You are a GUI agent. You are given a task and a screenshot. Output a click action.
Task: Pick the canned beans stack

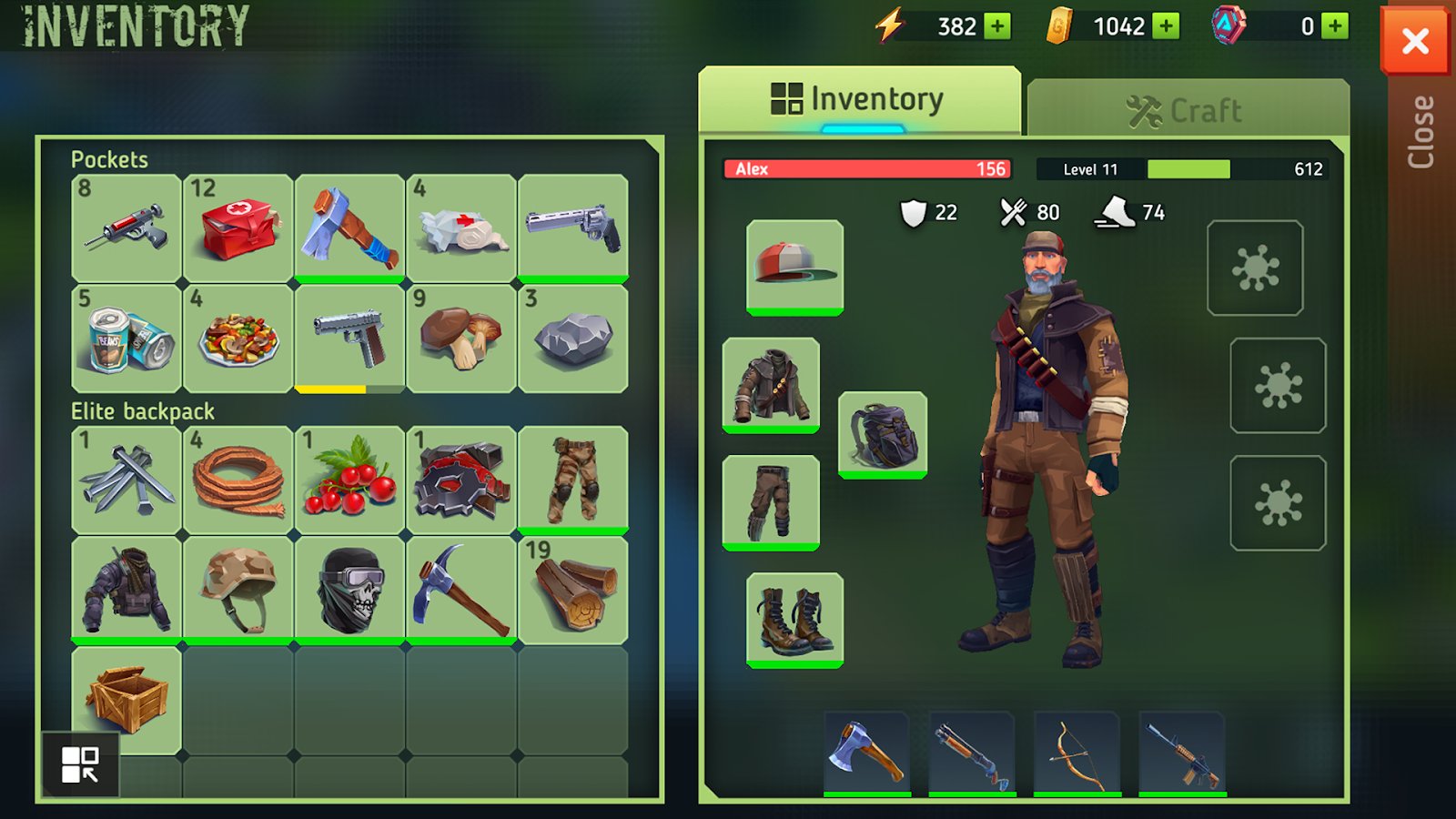pos(126,339)
